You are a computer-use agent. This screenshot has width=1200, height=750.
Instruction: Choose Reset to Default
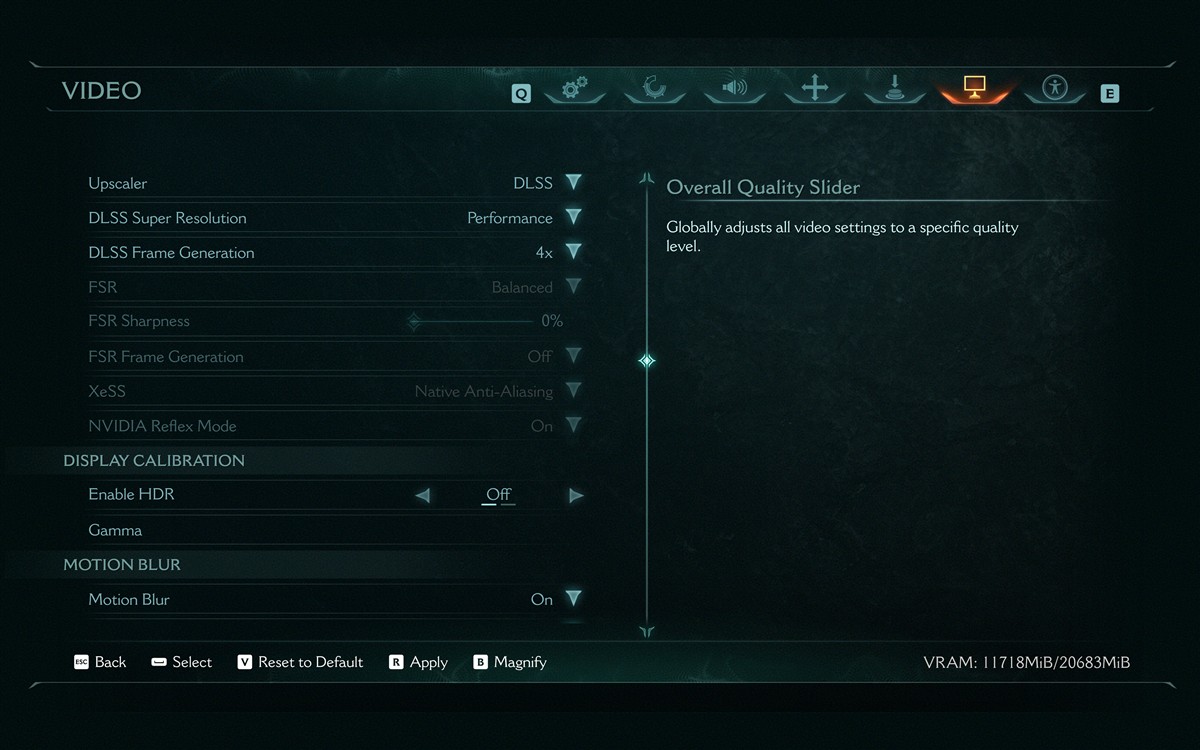coord(300,662)
